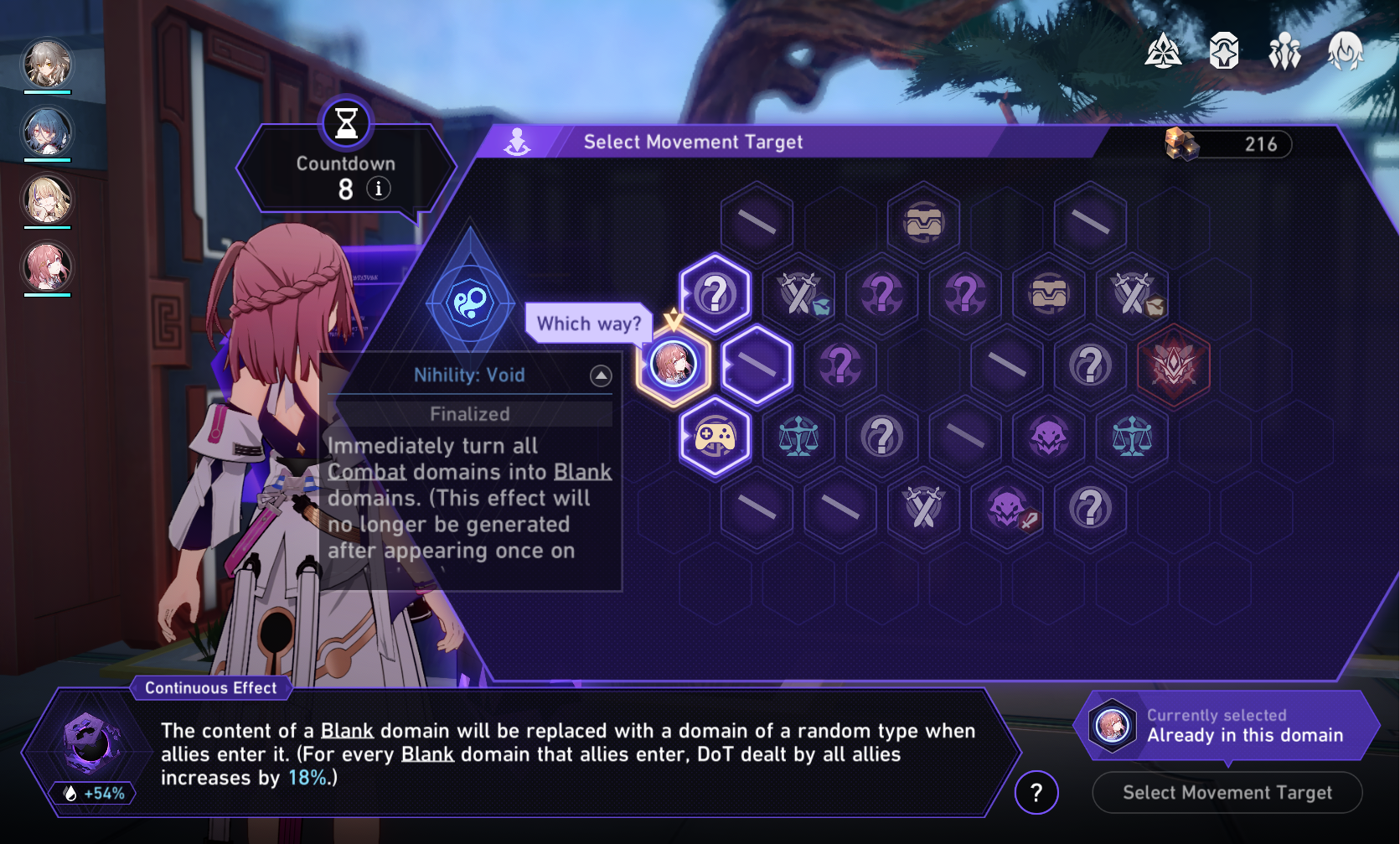Choose the red boss domain tile
The height and width of the screenshot is (844, 1400).
click(1173, 365)
